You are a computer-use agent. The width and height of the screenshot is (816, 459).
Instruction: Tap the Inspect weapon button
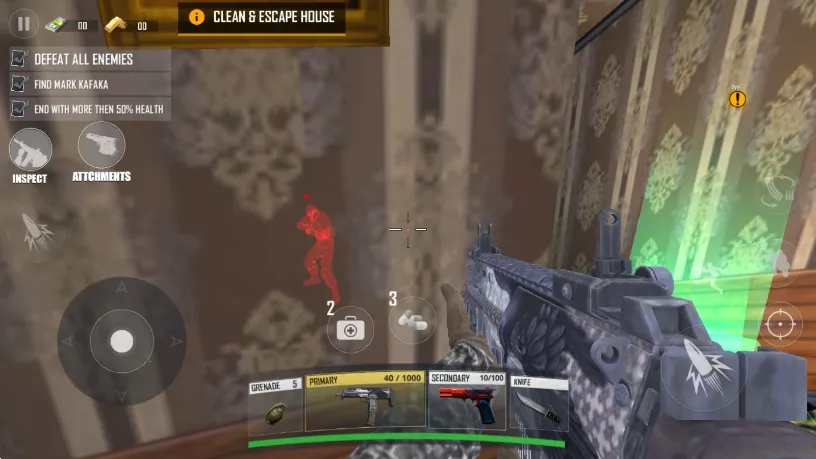tap(30, 152)
